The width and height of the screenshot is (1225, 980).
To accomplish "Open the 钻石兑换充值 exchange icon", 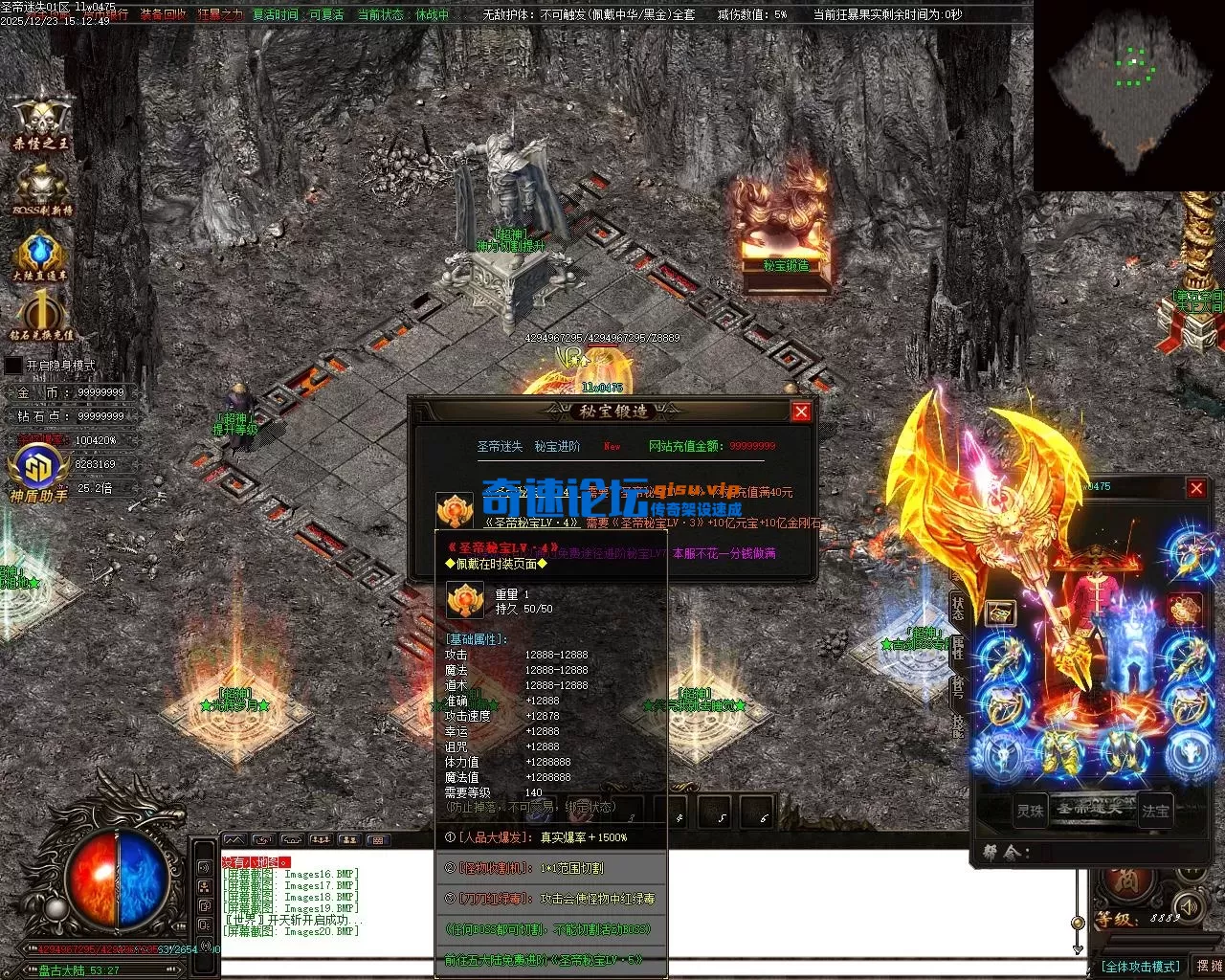I will click(x=41, y=316).
